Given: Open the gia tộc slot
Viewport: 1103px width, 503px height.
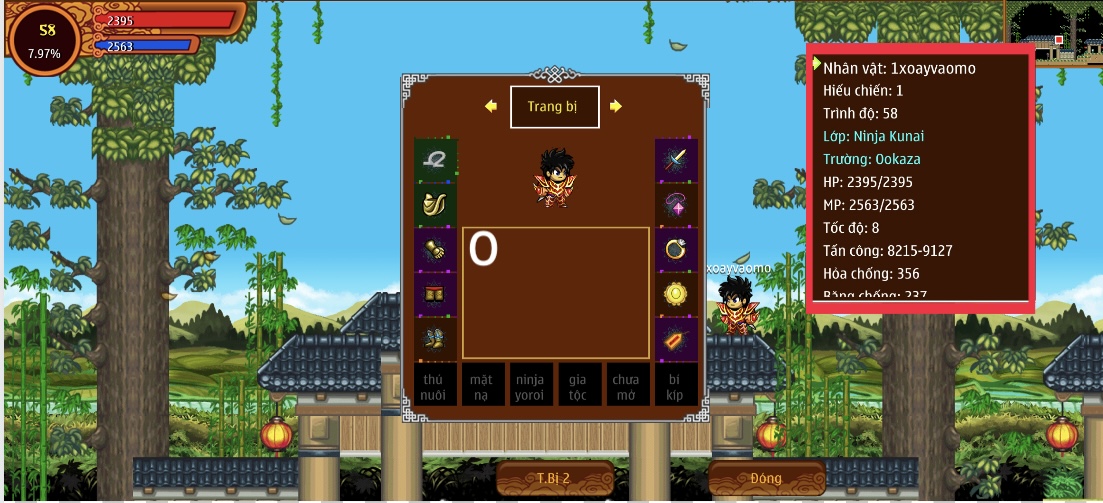Looking at the screenshot, I should pyautogui.click(x=578, y=386).
